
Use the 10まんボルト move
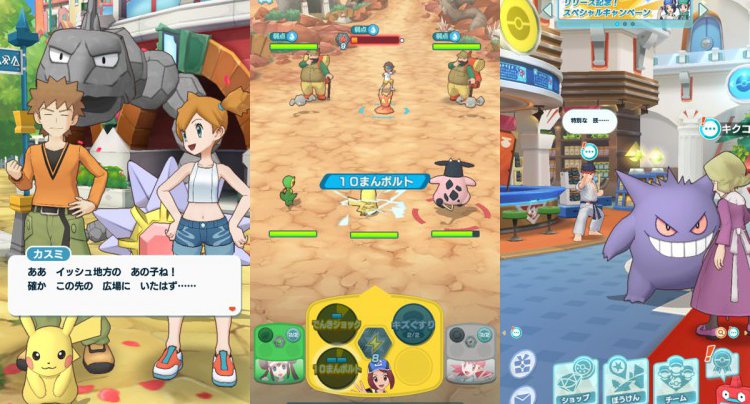[337, 366]
